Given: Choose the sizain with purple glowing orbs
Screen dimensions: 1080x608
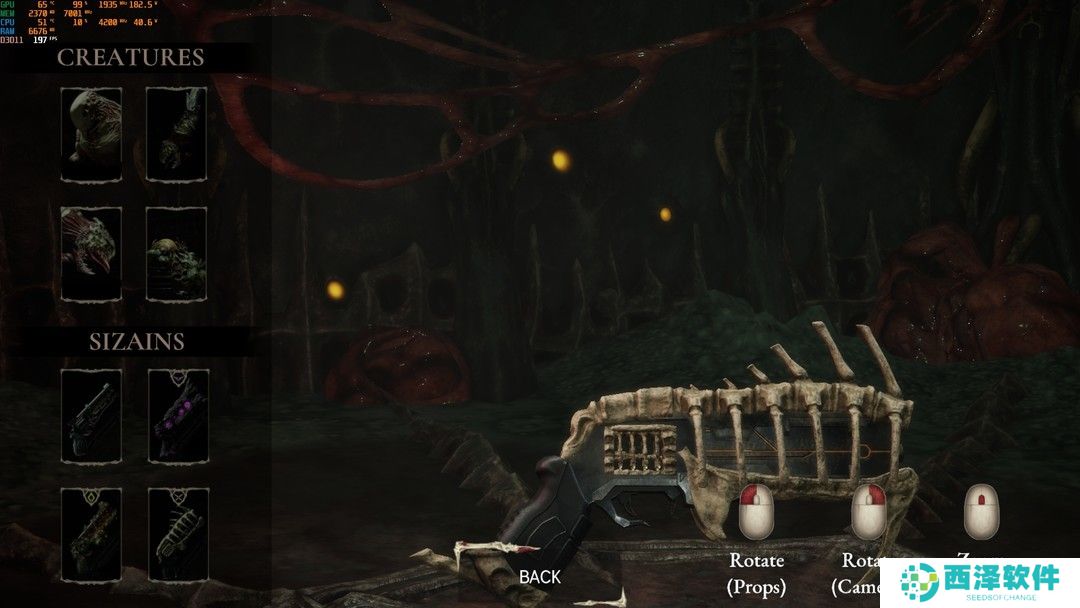Looking at the screenshot, I should coord(178,415).
